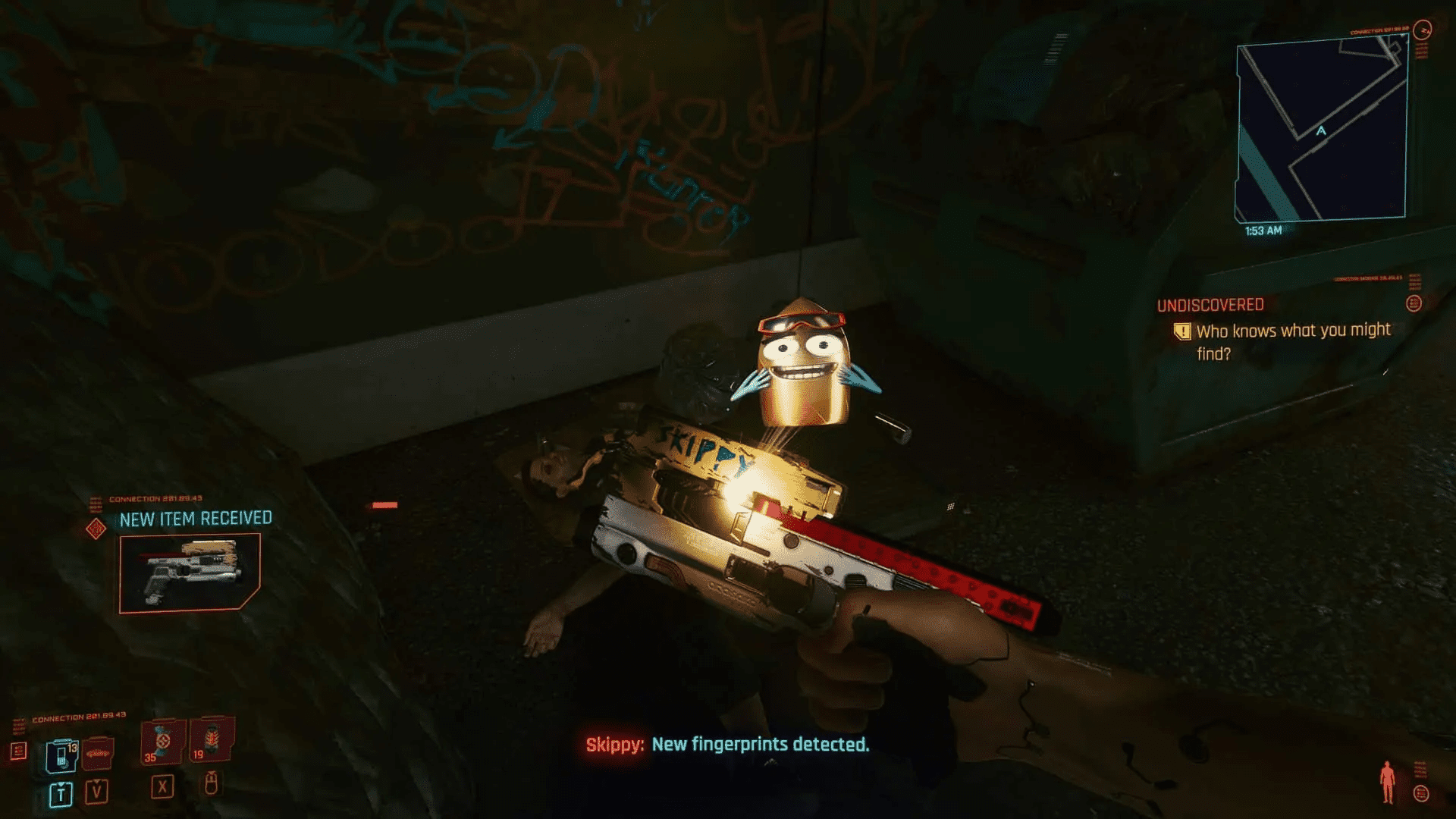
Task: Click the Skippy subtitle at the bottom
Action: [x=728, y=745]
